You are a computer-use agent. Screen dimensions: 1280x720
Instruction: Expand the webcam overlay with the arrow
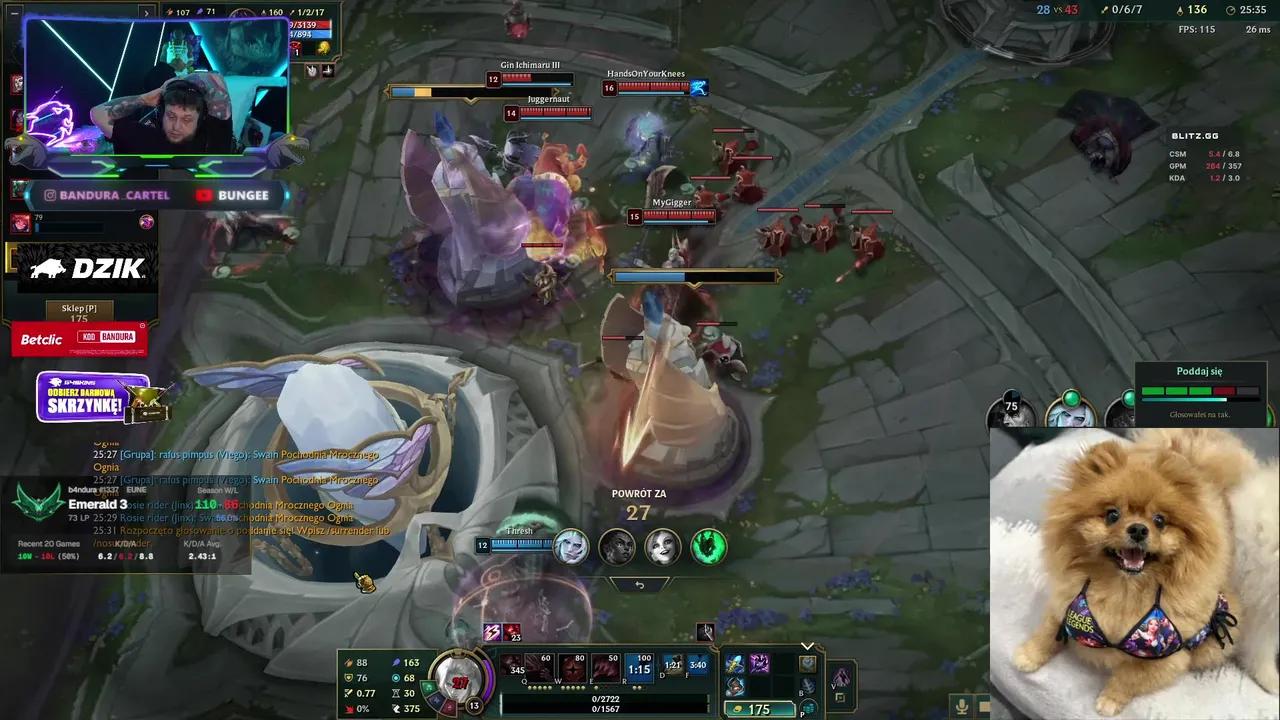pyautogui.click(x=146, y=13)
